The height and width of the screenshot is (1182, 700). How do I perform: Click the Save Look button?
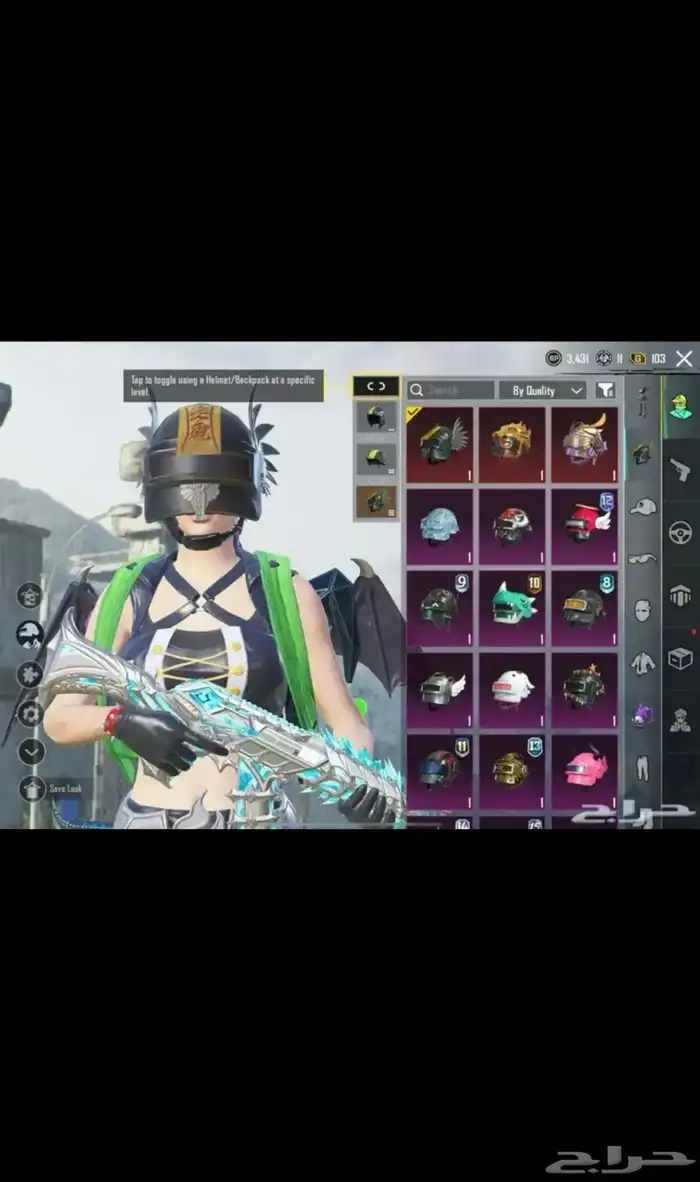(x=32, y=788)
